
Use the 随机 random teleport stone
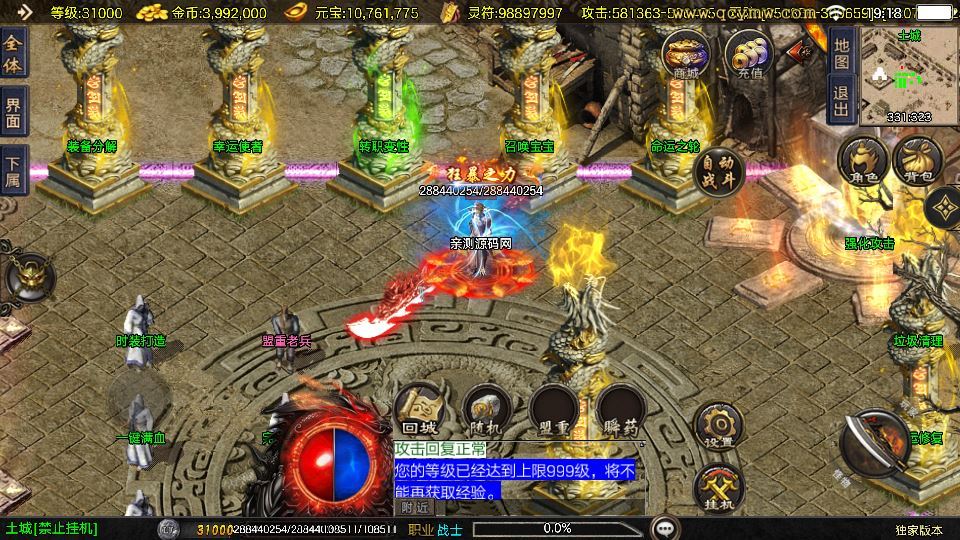[487, 411]
